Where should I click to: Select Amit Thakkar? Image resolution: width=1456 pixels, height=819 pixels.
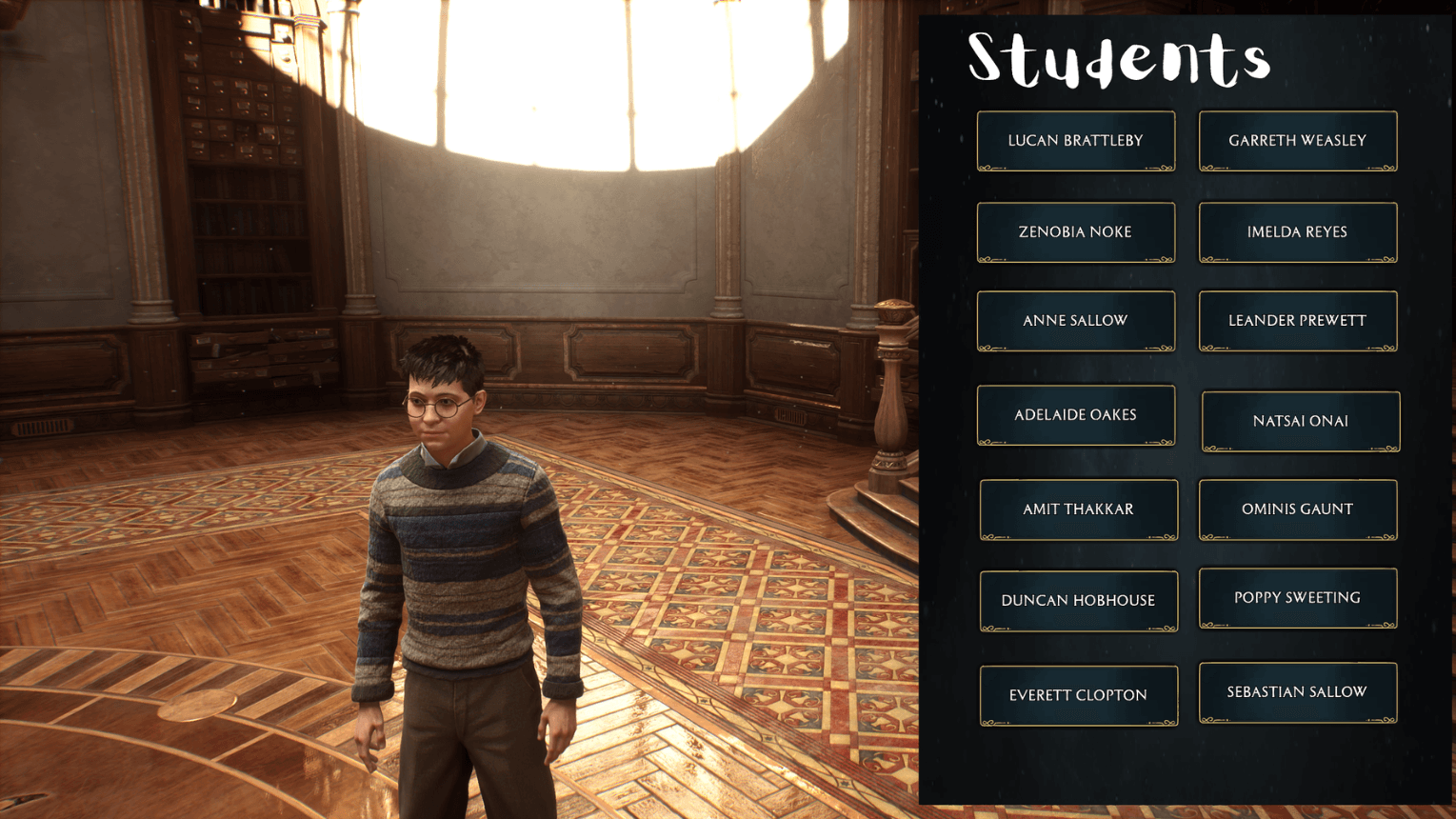pos(1078,509)
